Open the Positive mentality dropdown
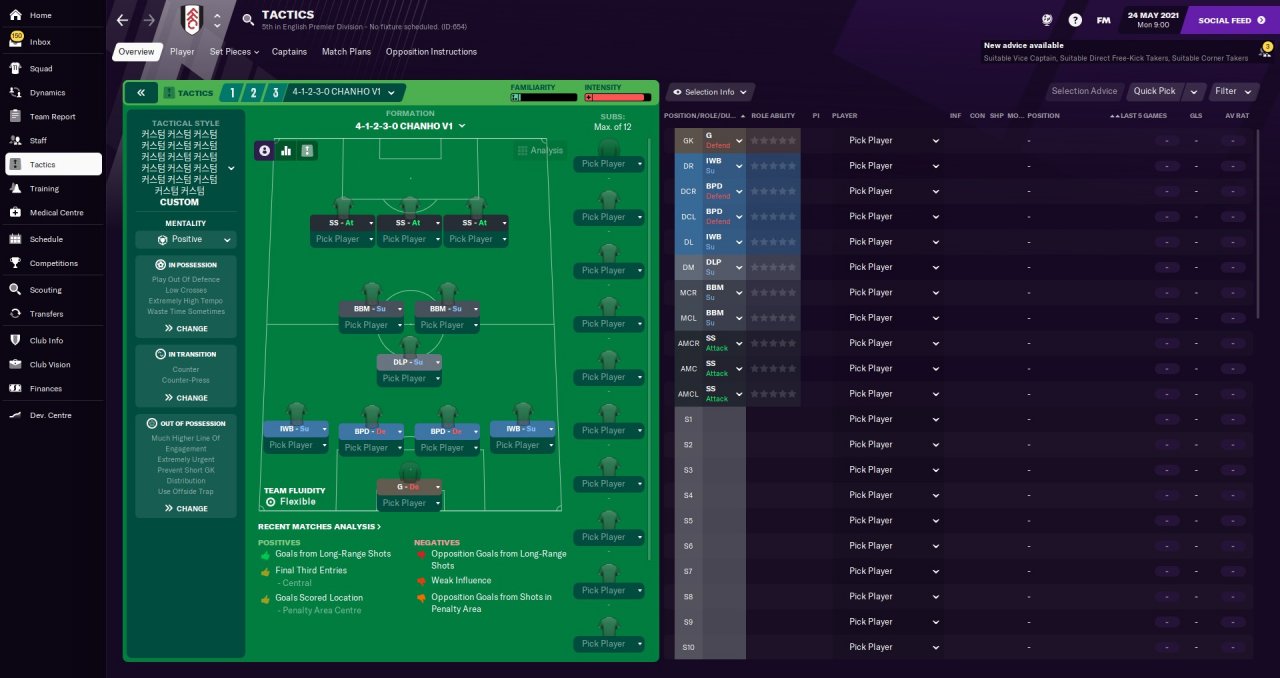This screenshot has height=678, width=1280. 186,240
